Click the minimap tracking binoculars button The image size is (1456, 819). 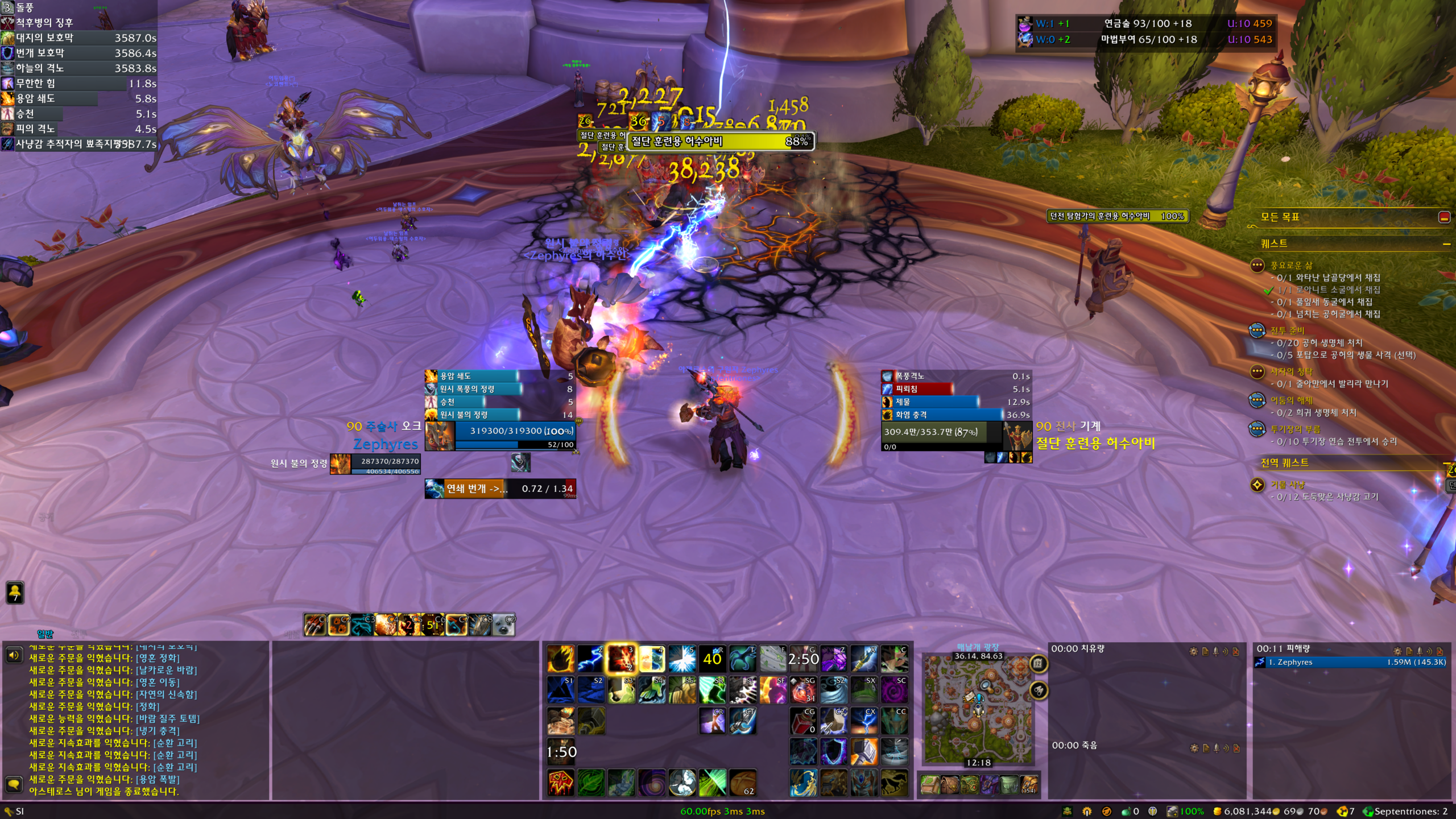point(1039,690)
